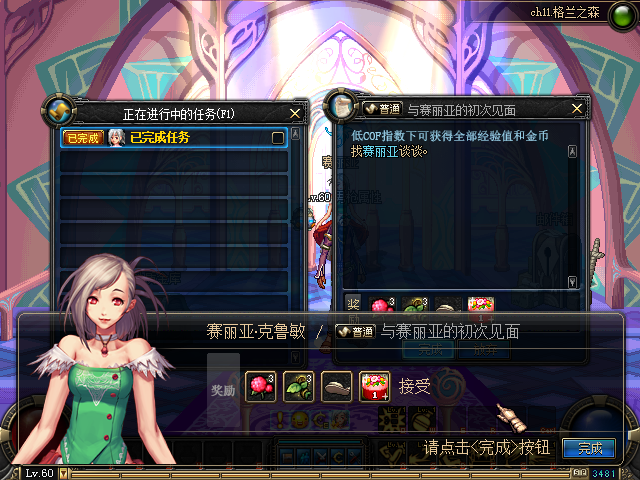This screenshot has height=480, width=640.
Task: Select the red berry reward icon in dialogue
Action: click(261, 387)
